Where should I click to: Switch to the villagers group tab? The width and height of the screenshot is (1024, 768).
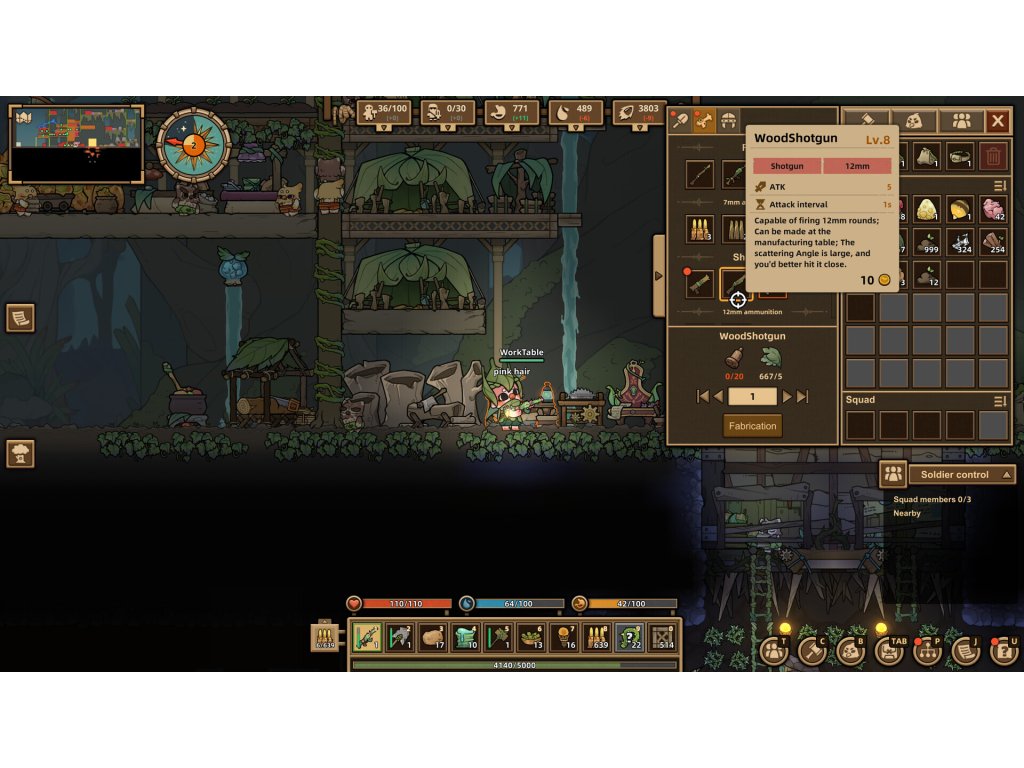pos(961,121)
